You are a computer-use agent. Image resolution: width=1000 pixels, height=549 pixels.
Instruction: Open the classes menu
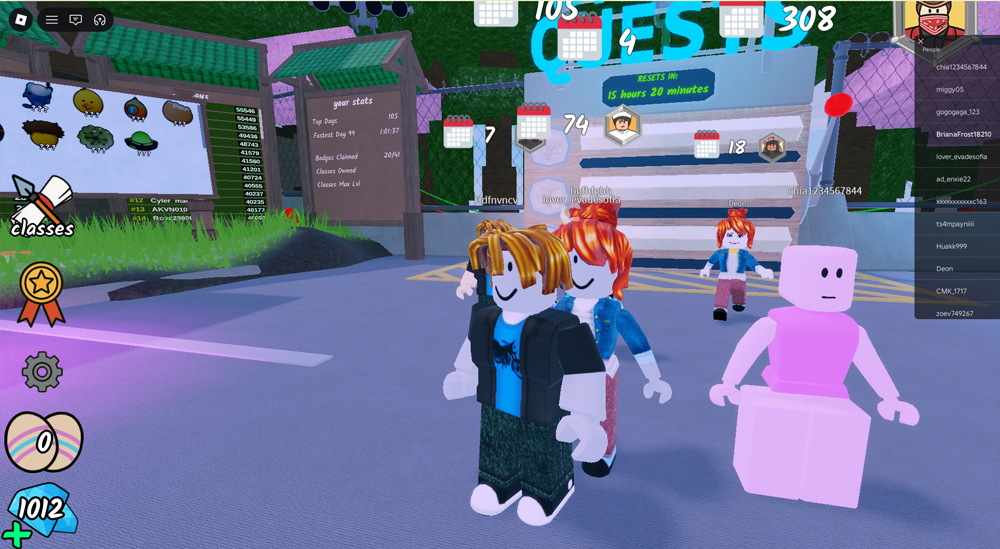[x=42, y=208]
